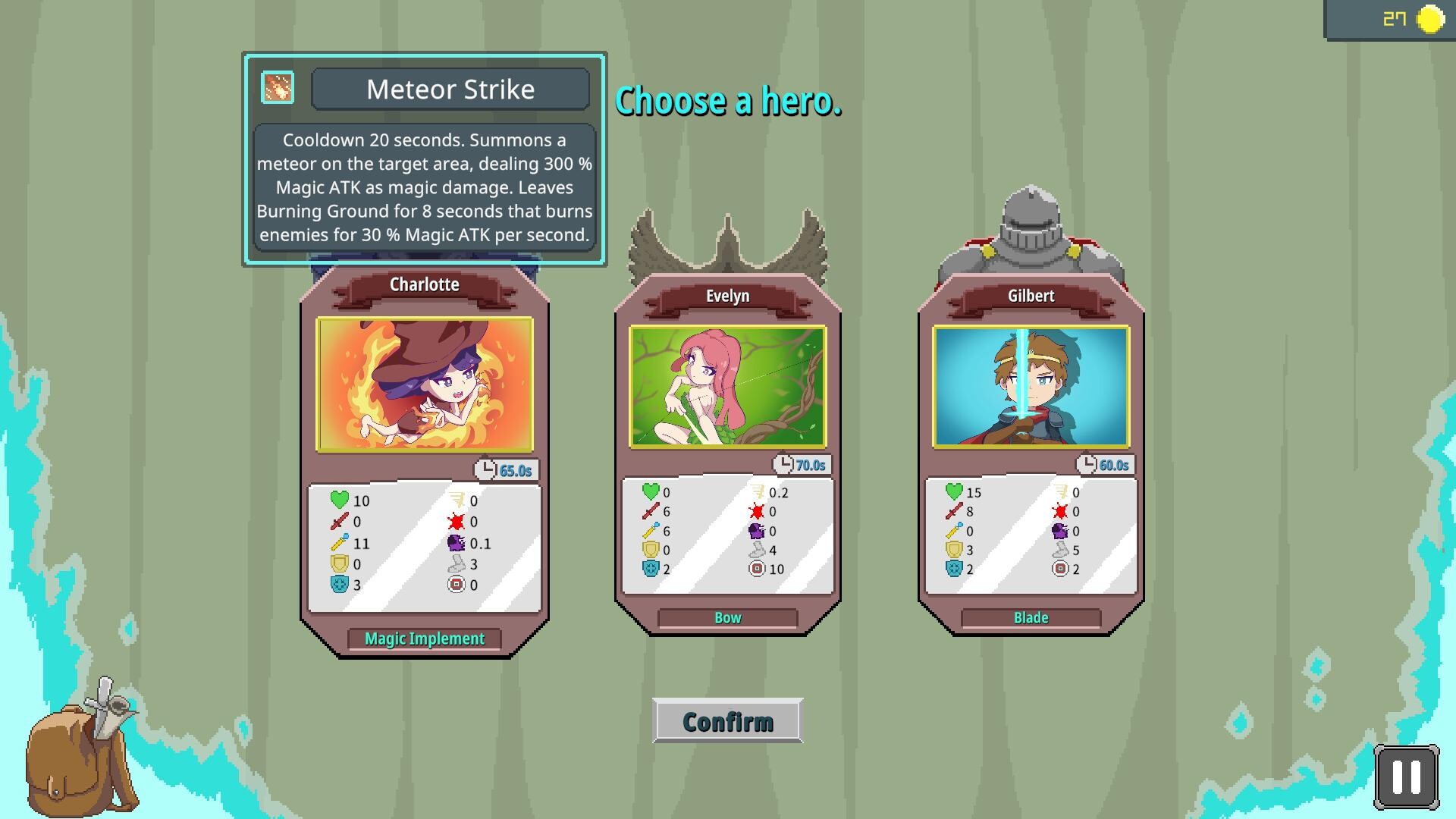Viewport: 1456px width, 819px height.
Task: Select Charlotte's health heart icon
Action: pyautogui.click(x=340, y=500)
